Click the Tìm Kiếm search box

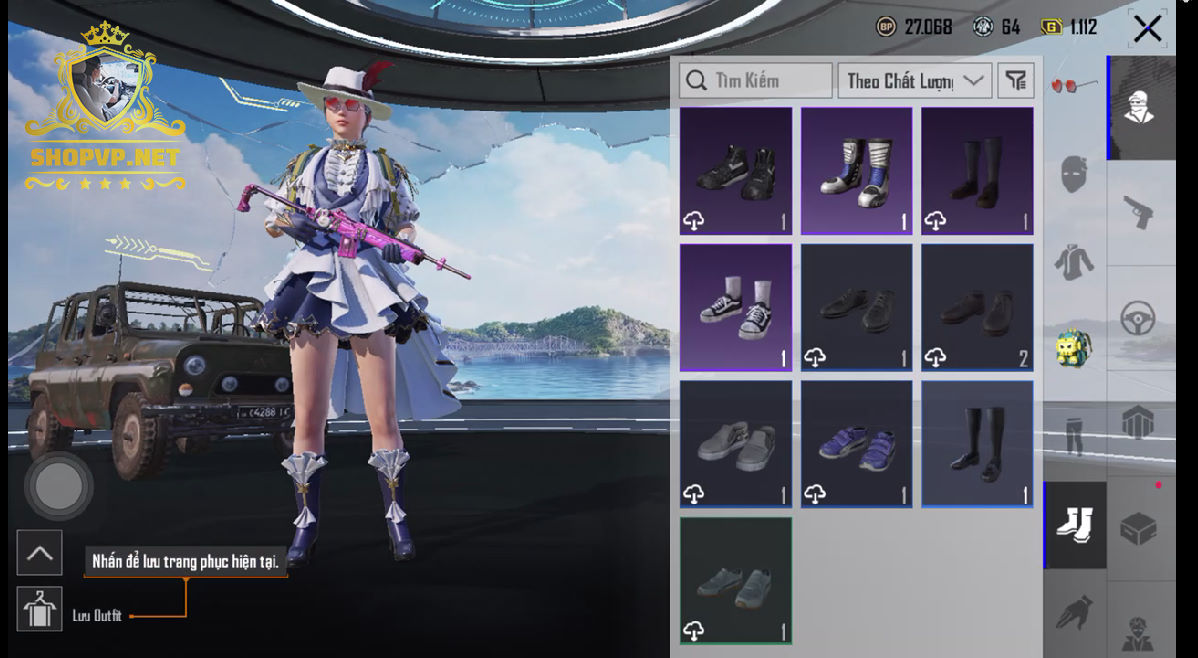tap(755, 81)
